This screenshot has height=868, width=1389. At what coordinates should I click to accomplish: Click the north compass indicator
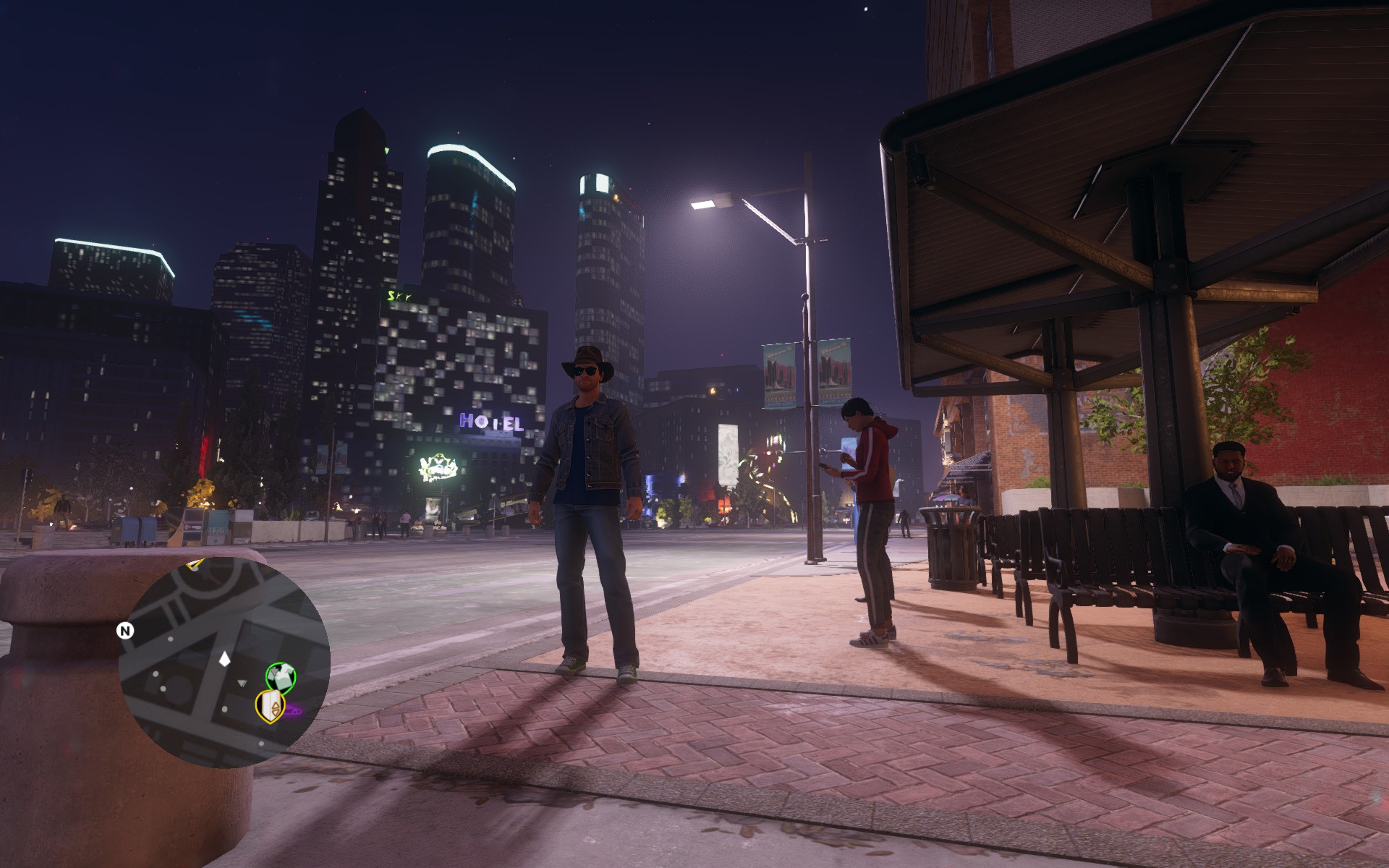125,631
